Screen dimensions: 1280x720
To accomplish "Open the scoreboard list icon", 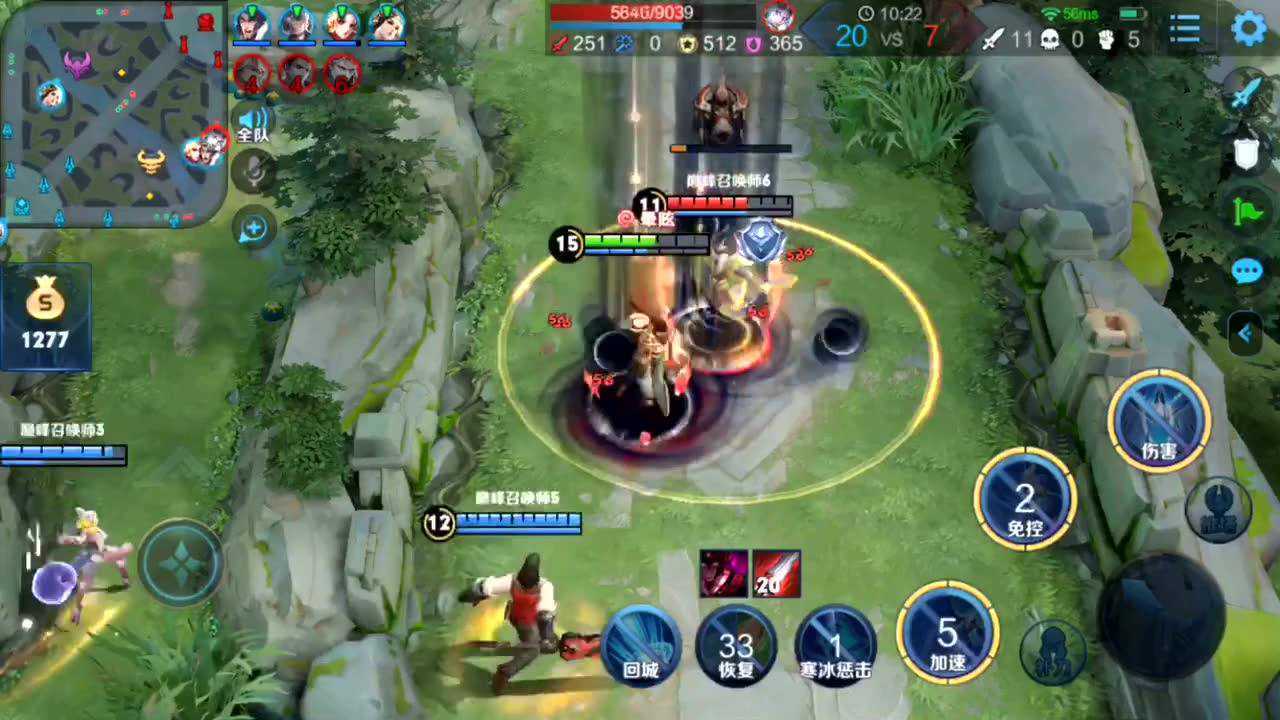I will pos(1185,29).
